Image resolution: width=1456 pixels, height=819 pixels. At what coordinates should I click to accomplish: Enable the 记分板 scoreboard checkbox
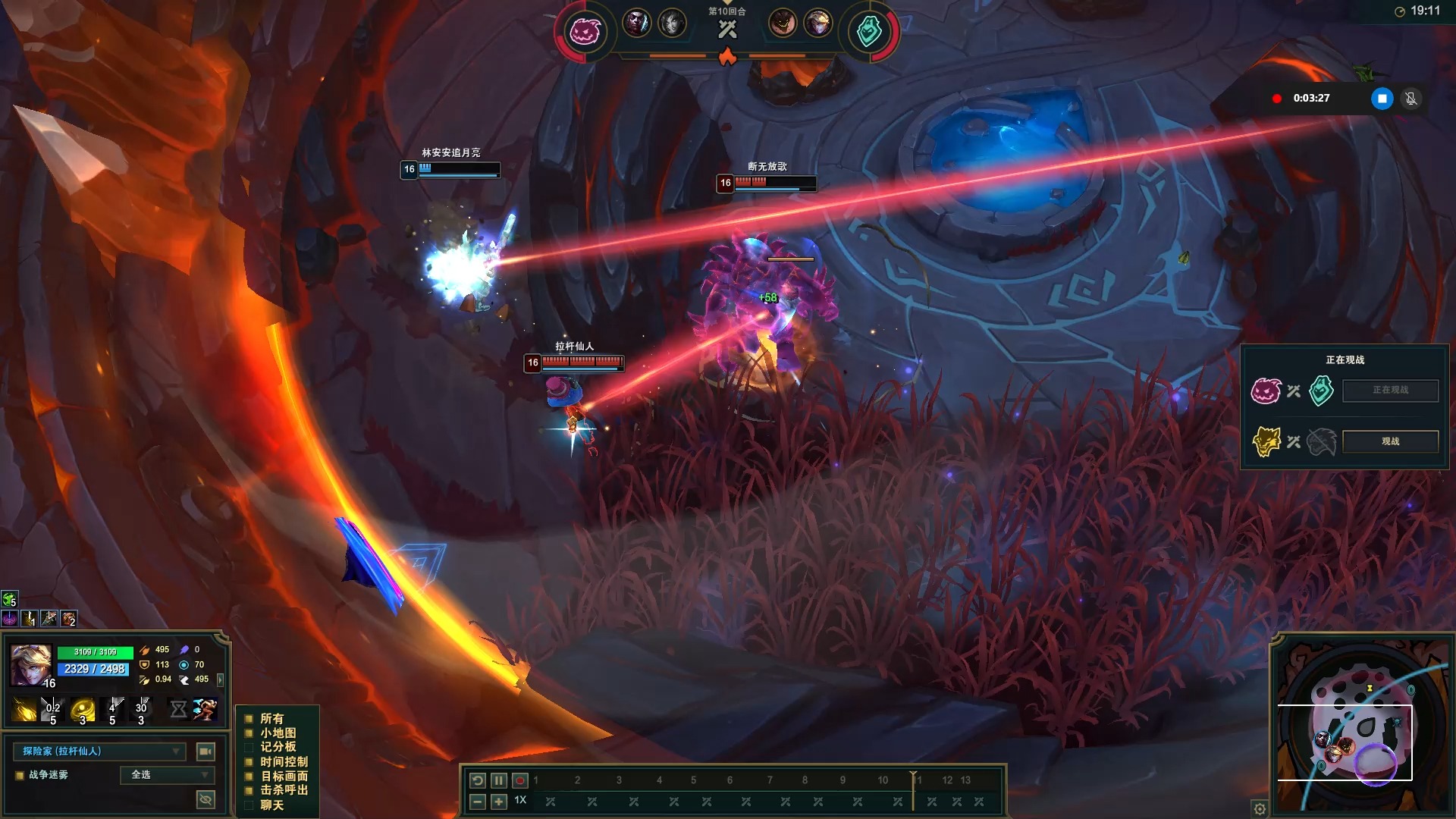[249, 747]
